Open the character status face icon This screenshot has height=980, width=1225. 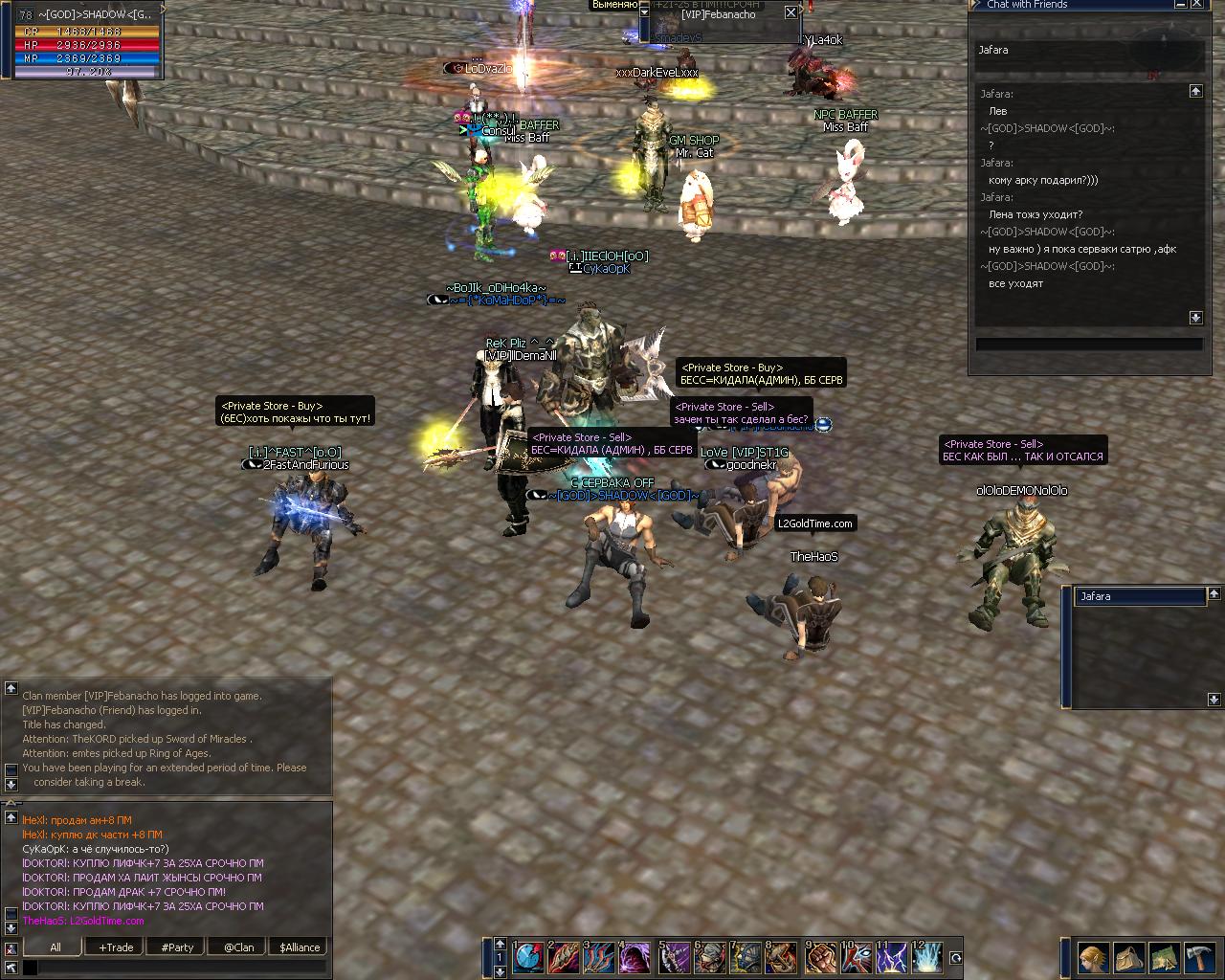(1093, 957)
